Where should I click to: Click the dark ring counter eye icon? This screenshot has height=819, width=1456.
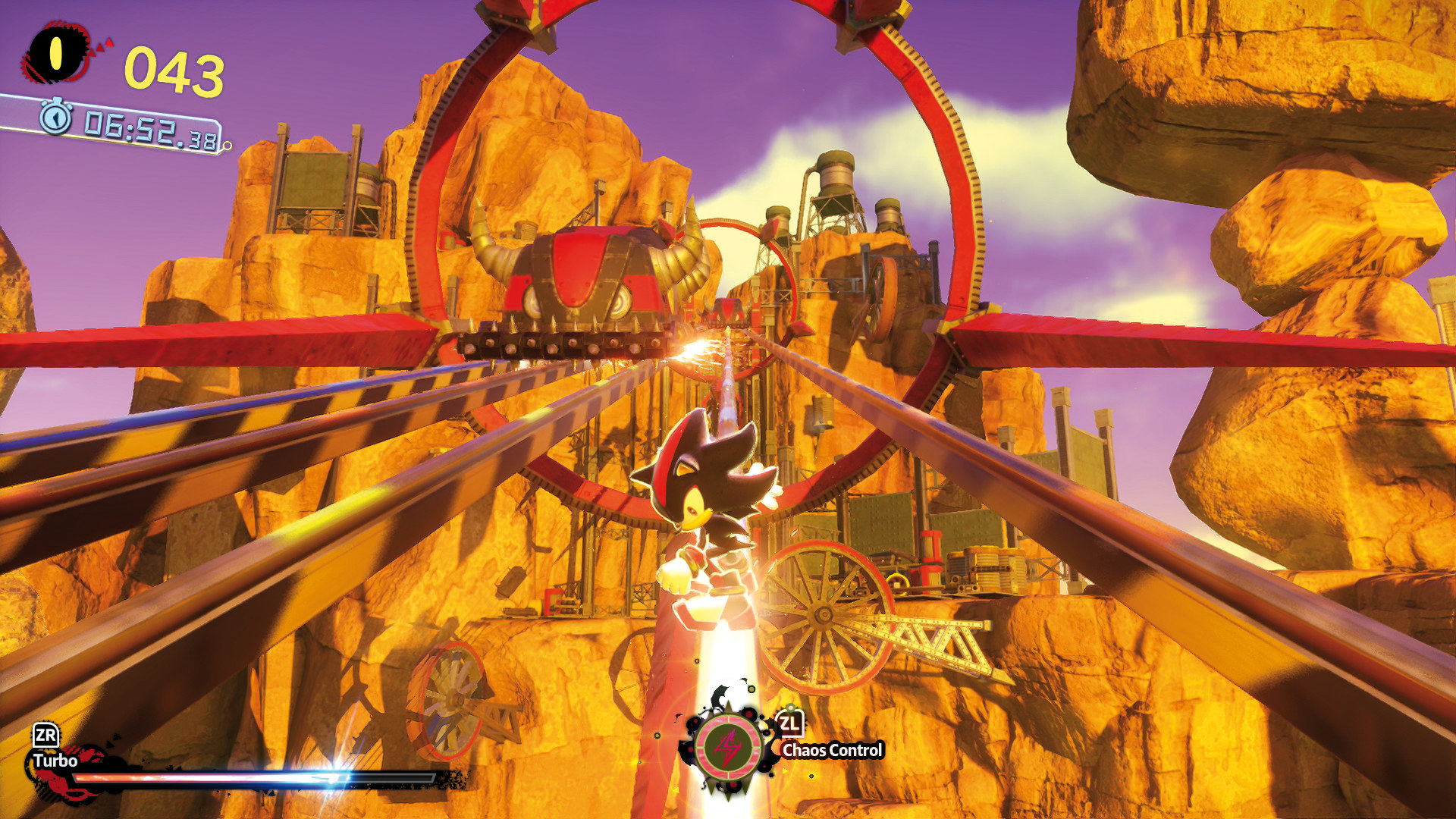click(55, 52)
